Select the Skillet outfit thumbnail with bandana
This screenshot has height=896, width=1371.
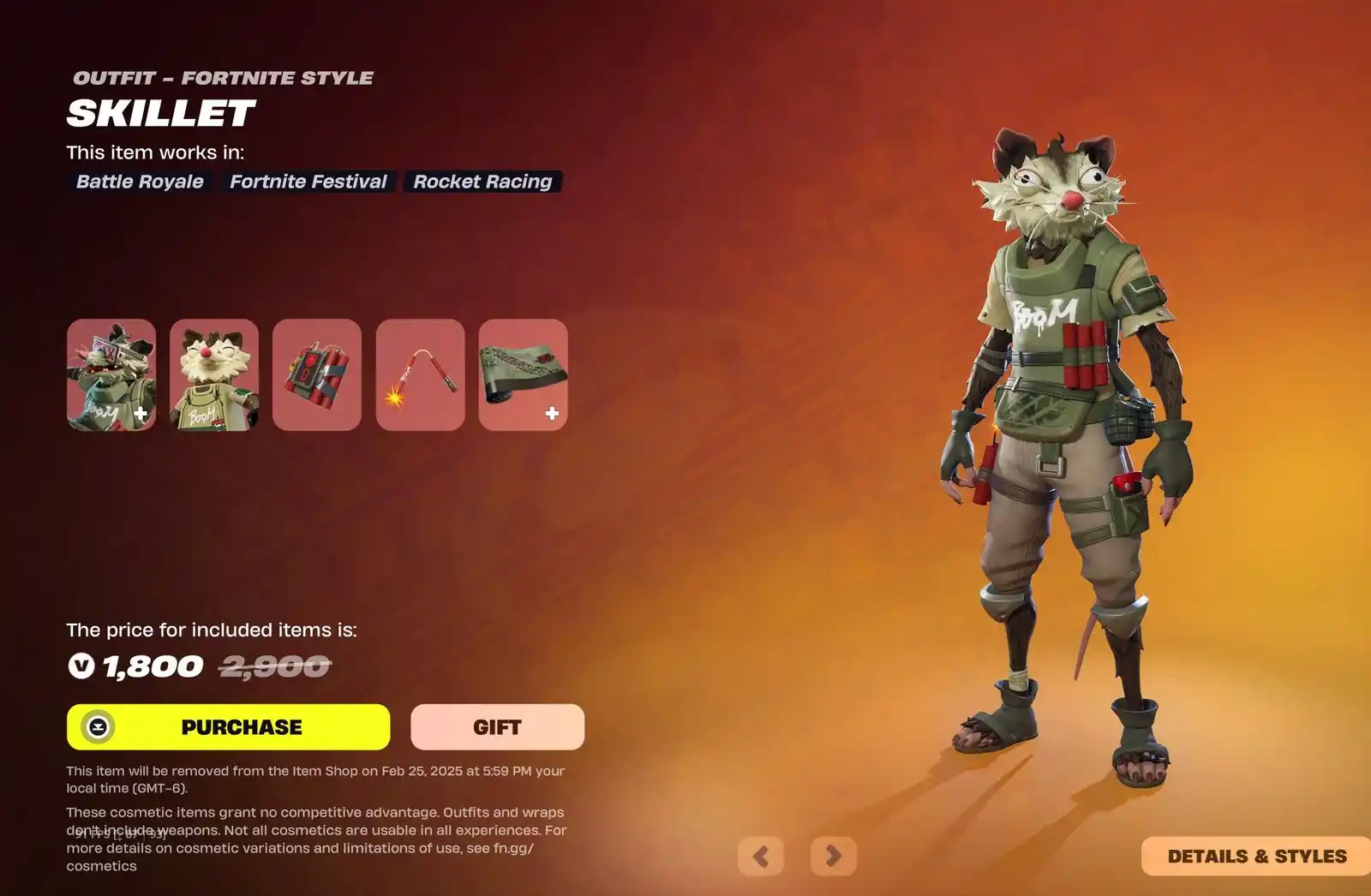[x=111, y=375]
